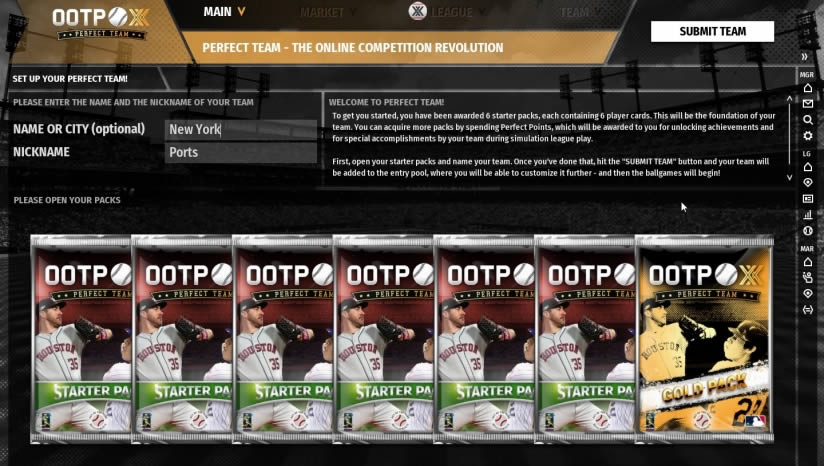The image size is (824, 466).
Task: Open the bar chart stats icon
Action: [808, 214]
